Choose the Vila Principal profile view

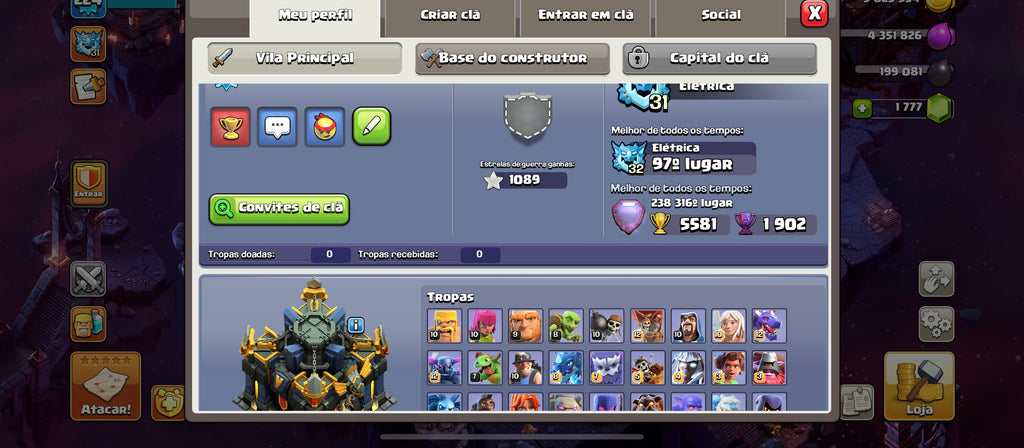tap(305, 58)
